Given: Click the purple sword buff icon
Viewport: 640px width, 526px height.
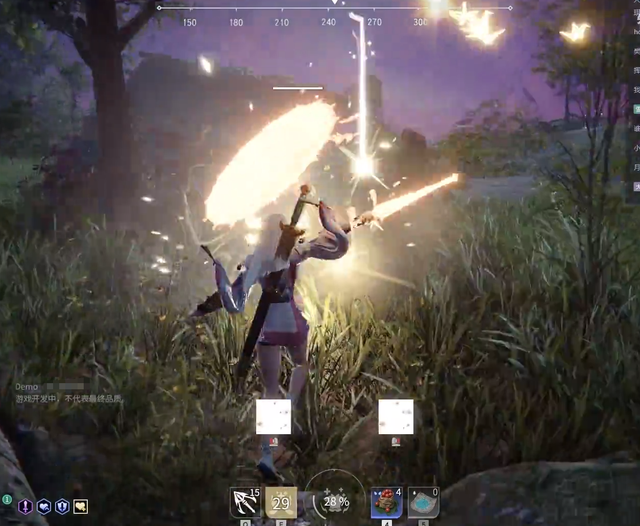Looking at the screenshot, I should 25,507.
